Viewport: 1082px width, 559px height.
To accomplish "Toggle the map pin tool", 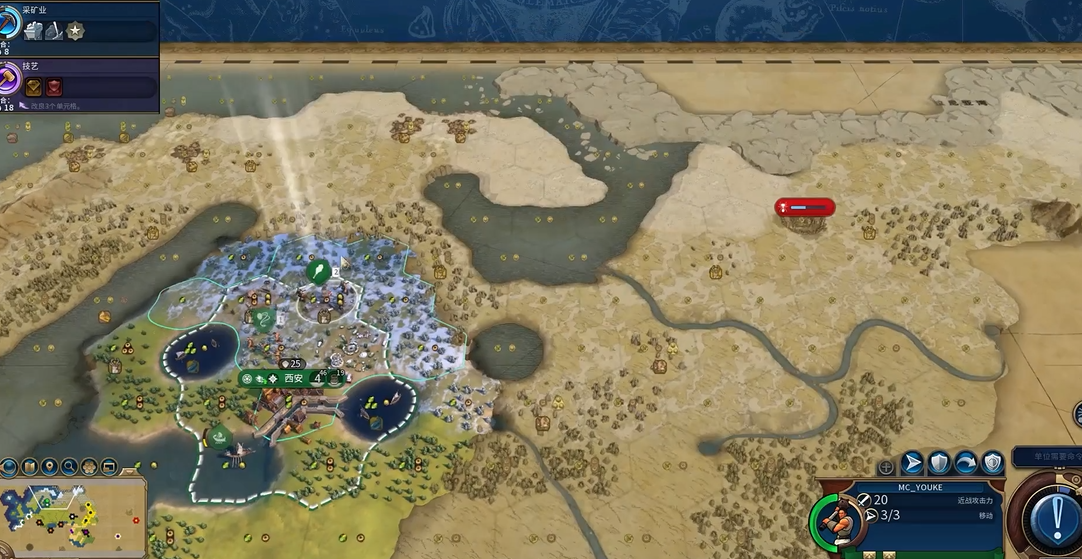I will [x=49, y=467].
